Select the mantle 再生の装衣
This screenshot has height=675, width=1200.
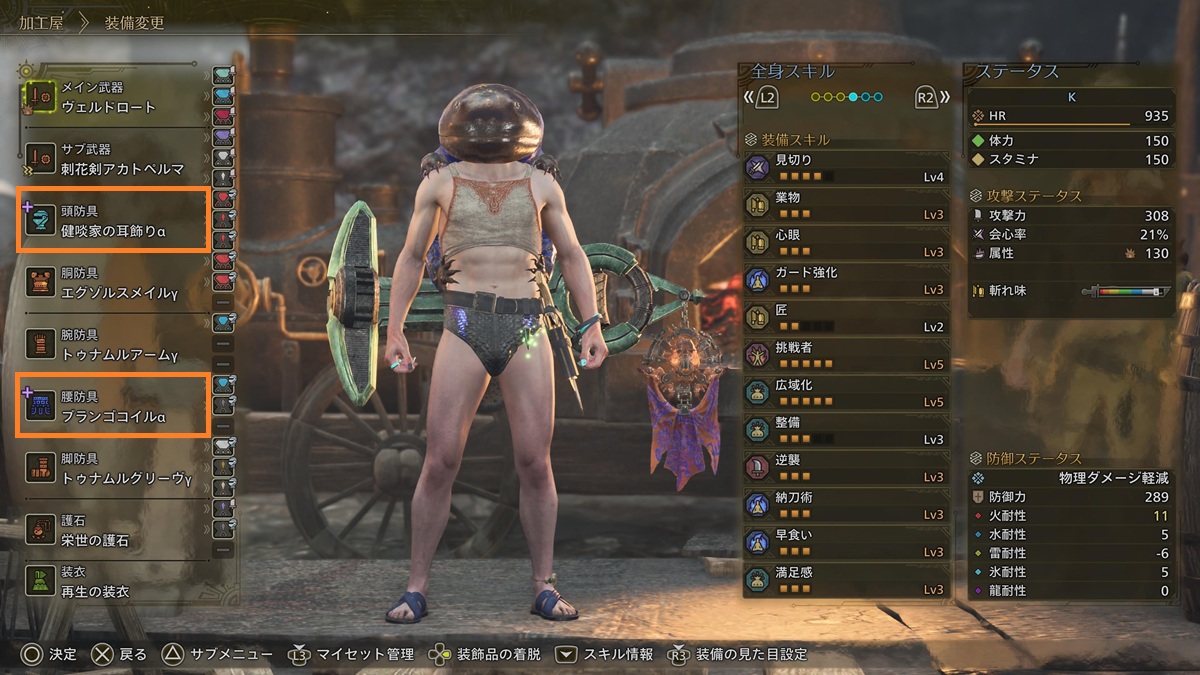tap(112, 584)
